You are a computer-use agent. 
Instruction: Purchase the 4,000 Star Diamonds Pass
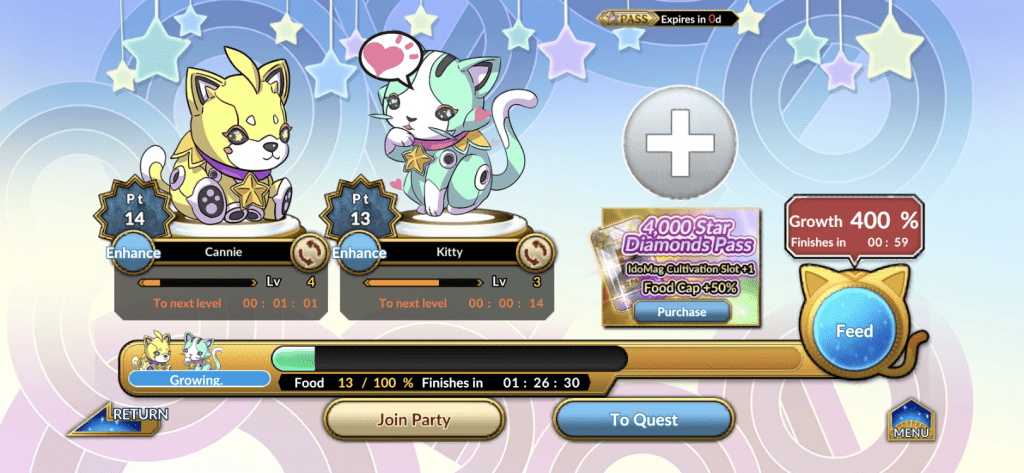click(x=682, y=312)
